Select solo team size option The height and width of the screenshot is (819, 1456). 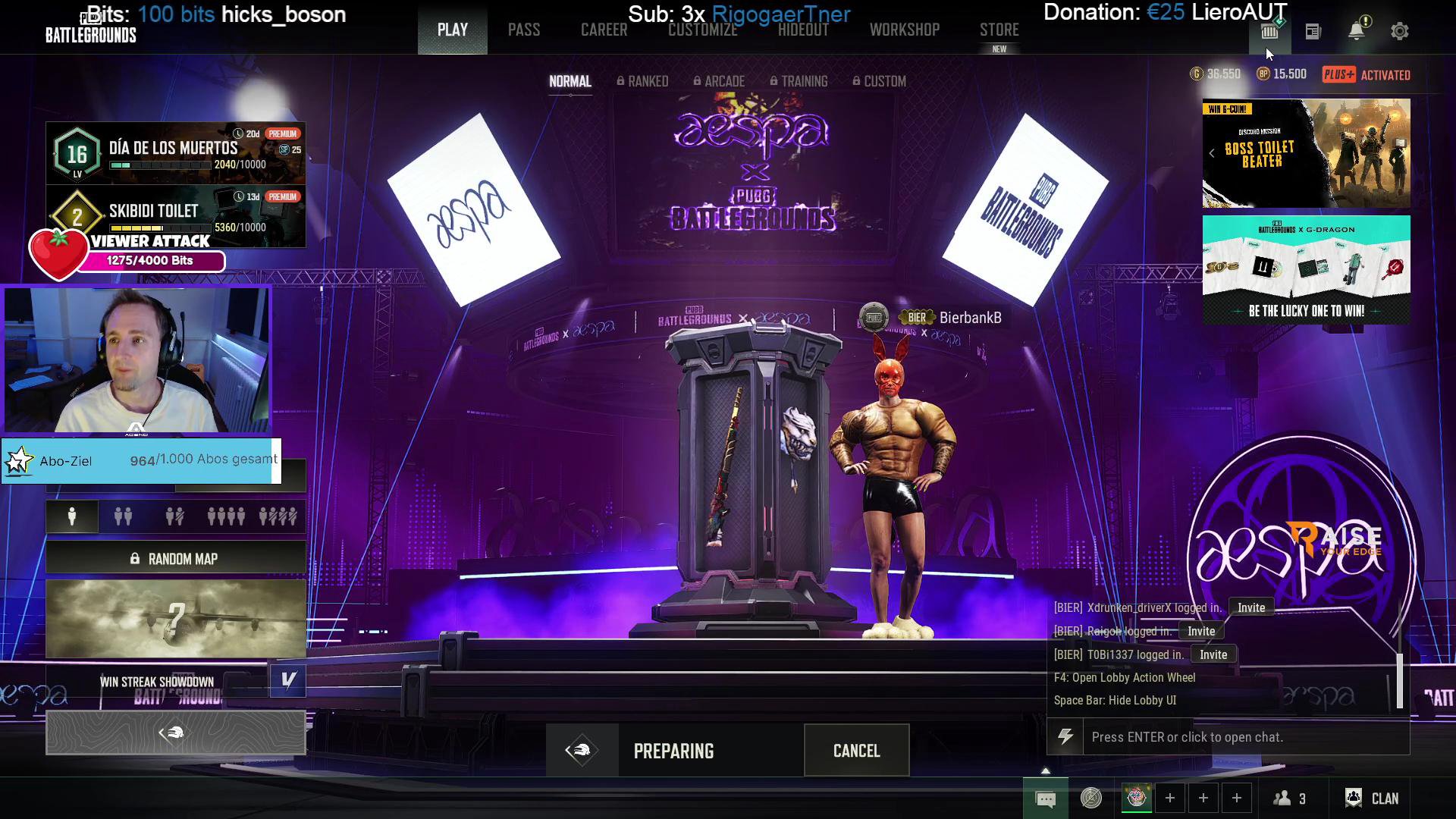point(72,517)
